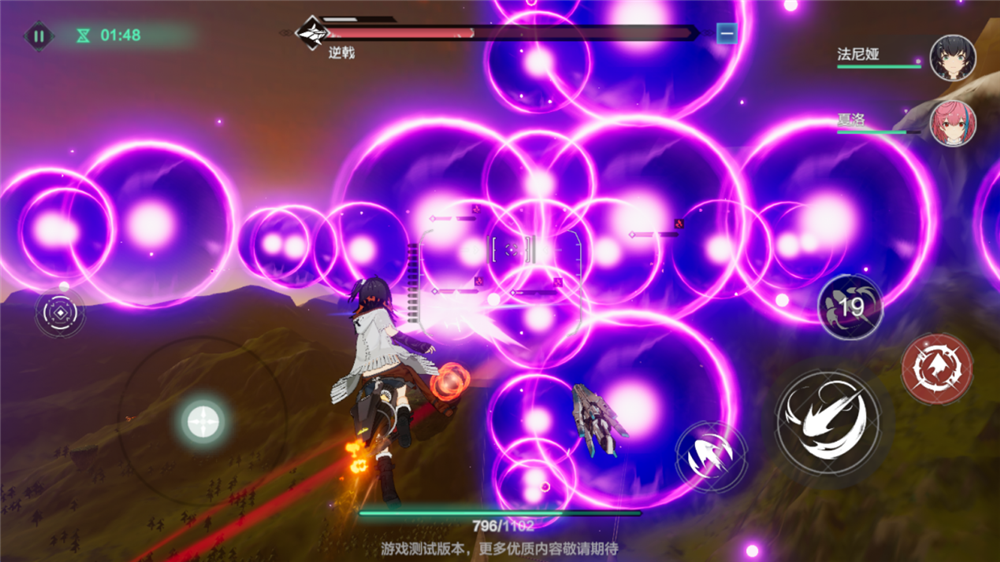Toggle the target lock-on crosshair button
The height and width of the screenshot is (562, 1000).
click(x=60, y=315)
